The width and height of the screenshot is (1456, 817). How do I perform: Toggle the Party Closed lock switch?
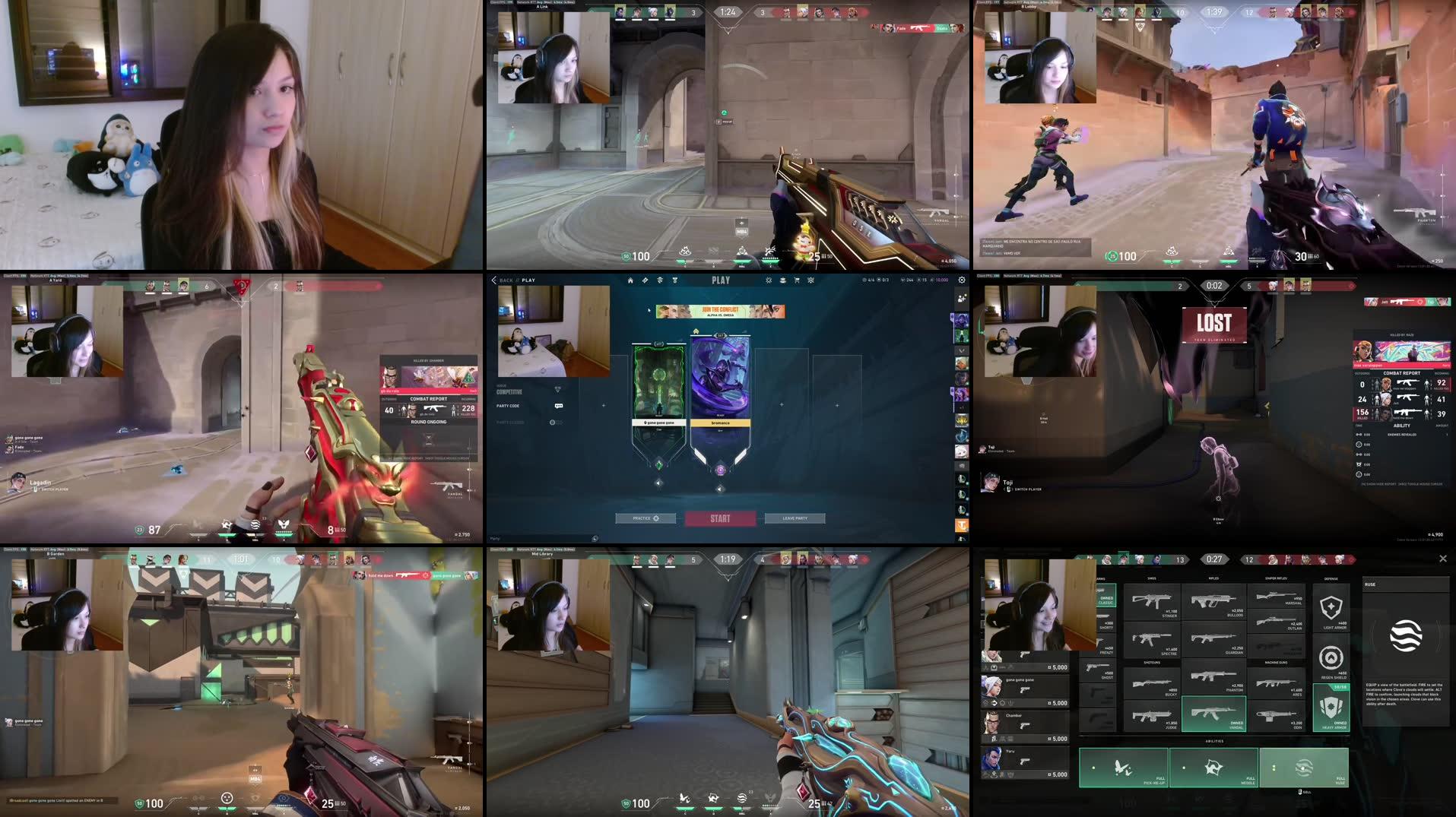pos(551,423)
